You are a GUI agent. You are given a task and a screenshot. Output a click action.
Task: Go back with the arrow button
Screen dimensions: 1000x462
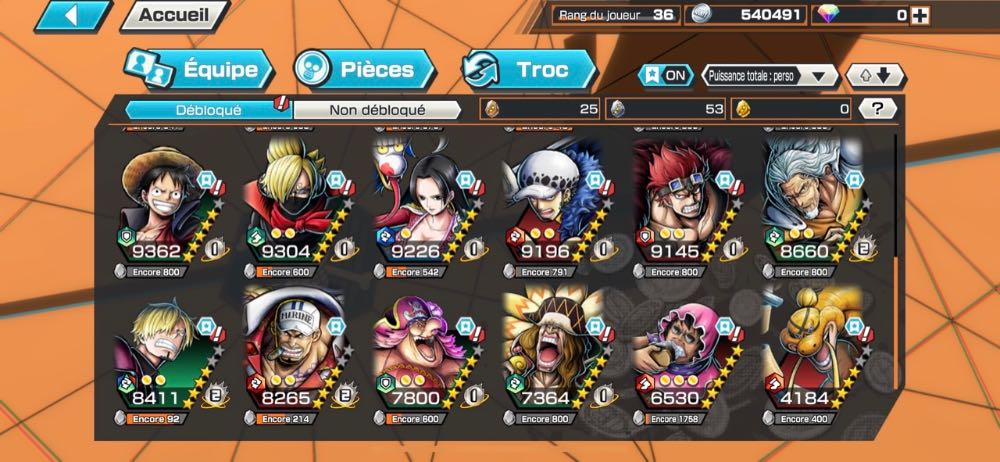click(72, 15)
